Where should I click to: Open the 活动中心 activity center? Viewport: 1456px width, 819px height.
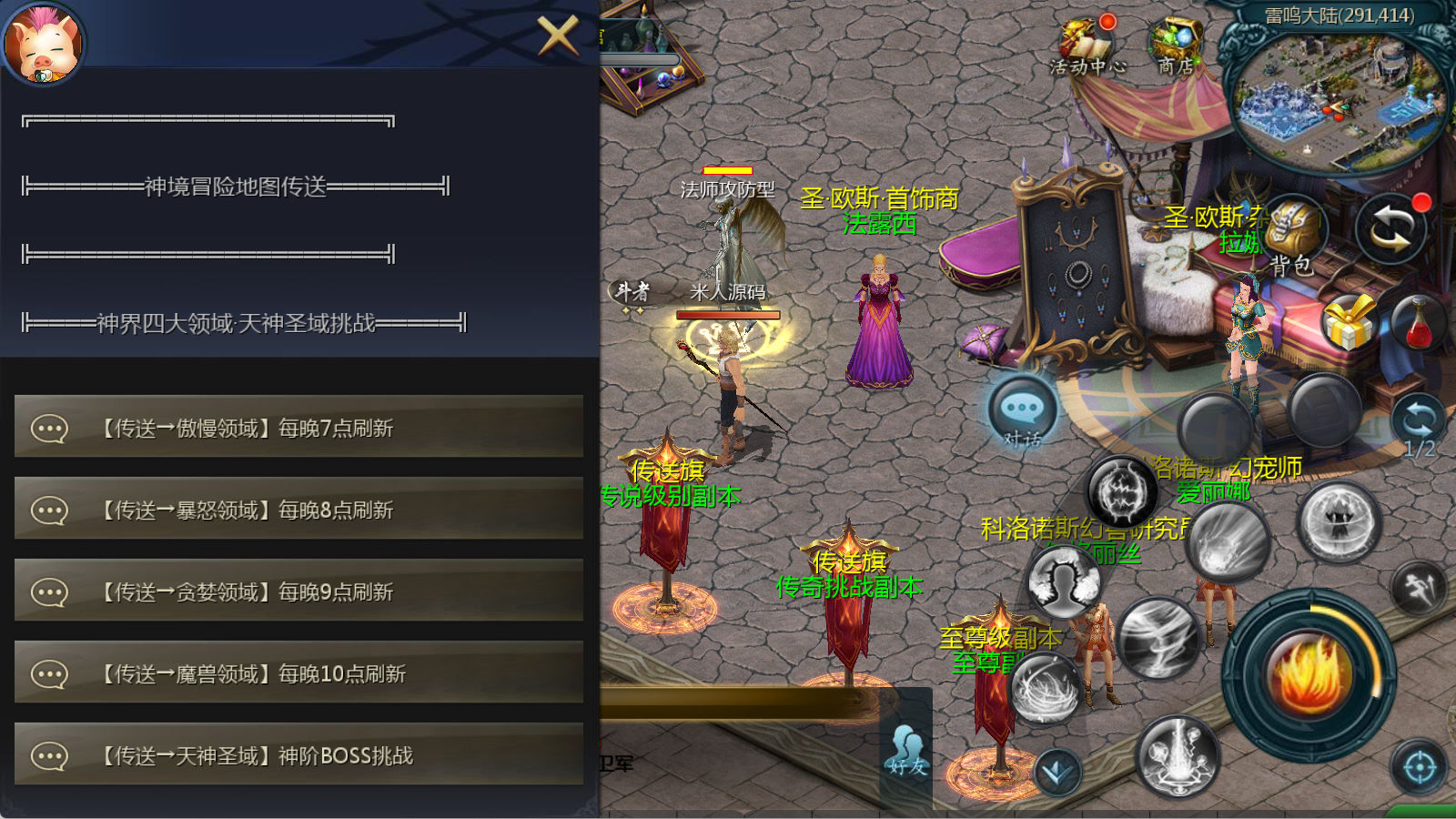point(1087,45)
